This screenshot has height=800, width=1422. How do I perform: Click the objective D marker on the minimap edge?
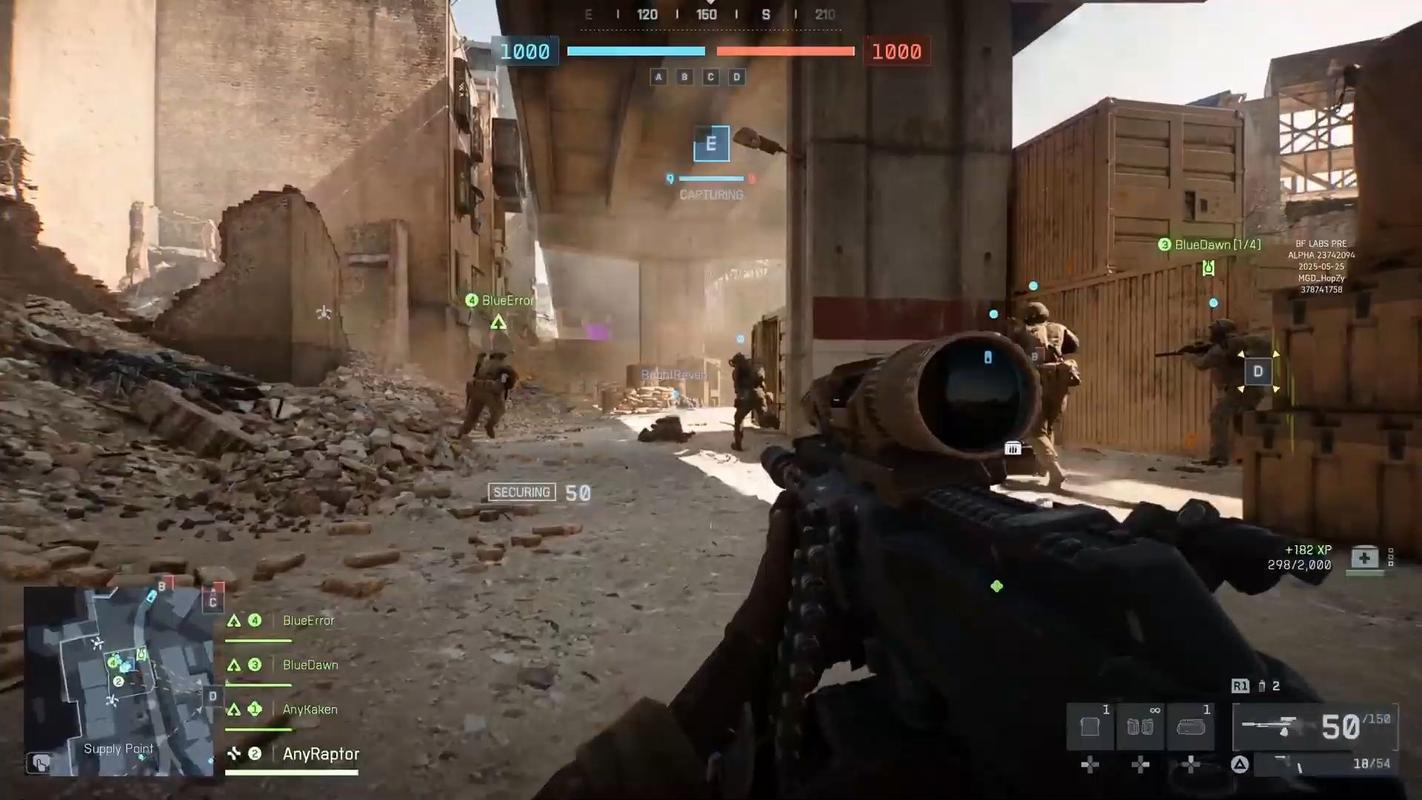[212, 696]
